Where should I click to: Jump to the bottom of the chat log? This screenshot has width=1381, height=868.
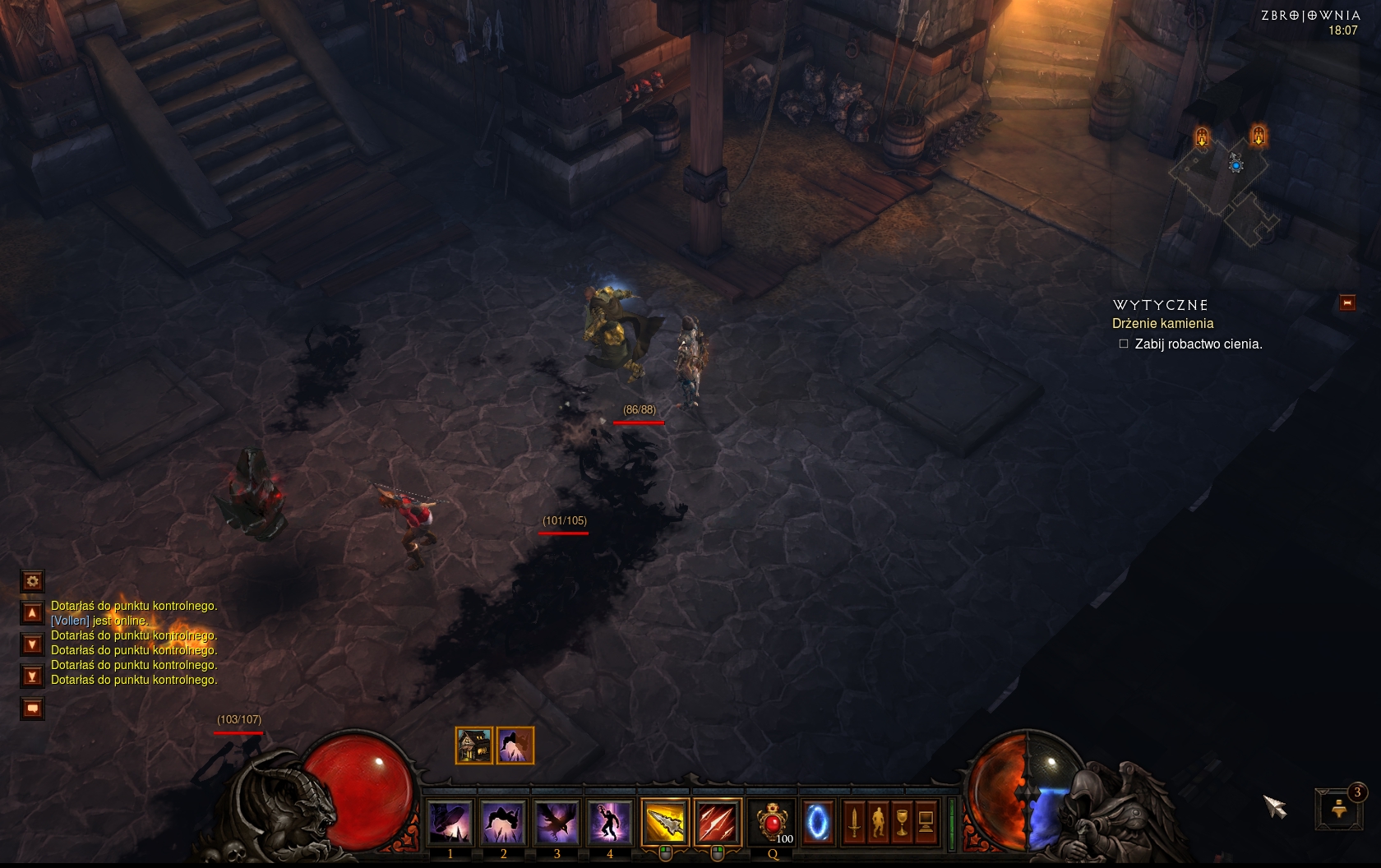(x=33, y=676)
